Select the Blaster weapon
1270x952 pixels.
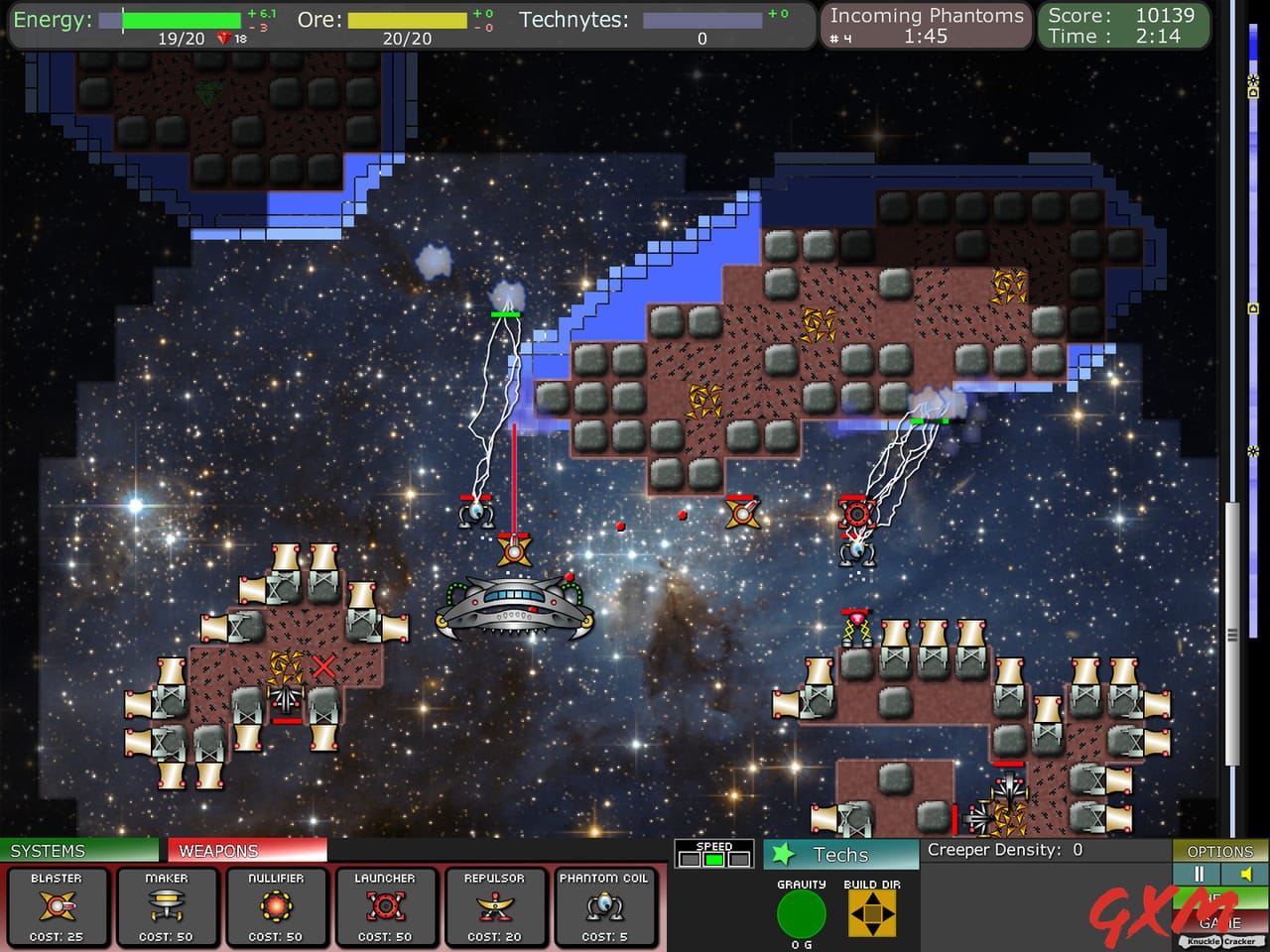(58, 907)
